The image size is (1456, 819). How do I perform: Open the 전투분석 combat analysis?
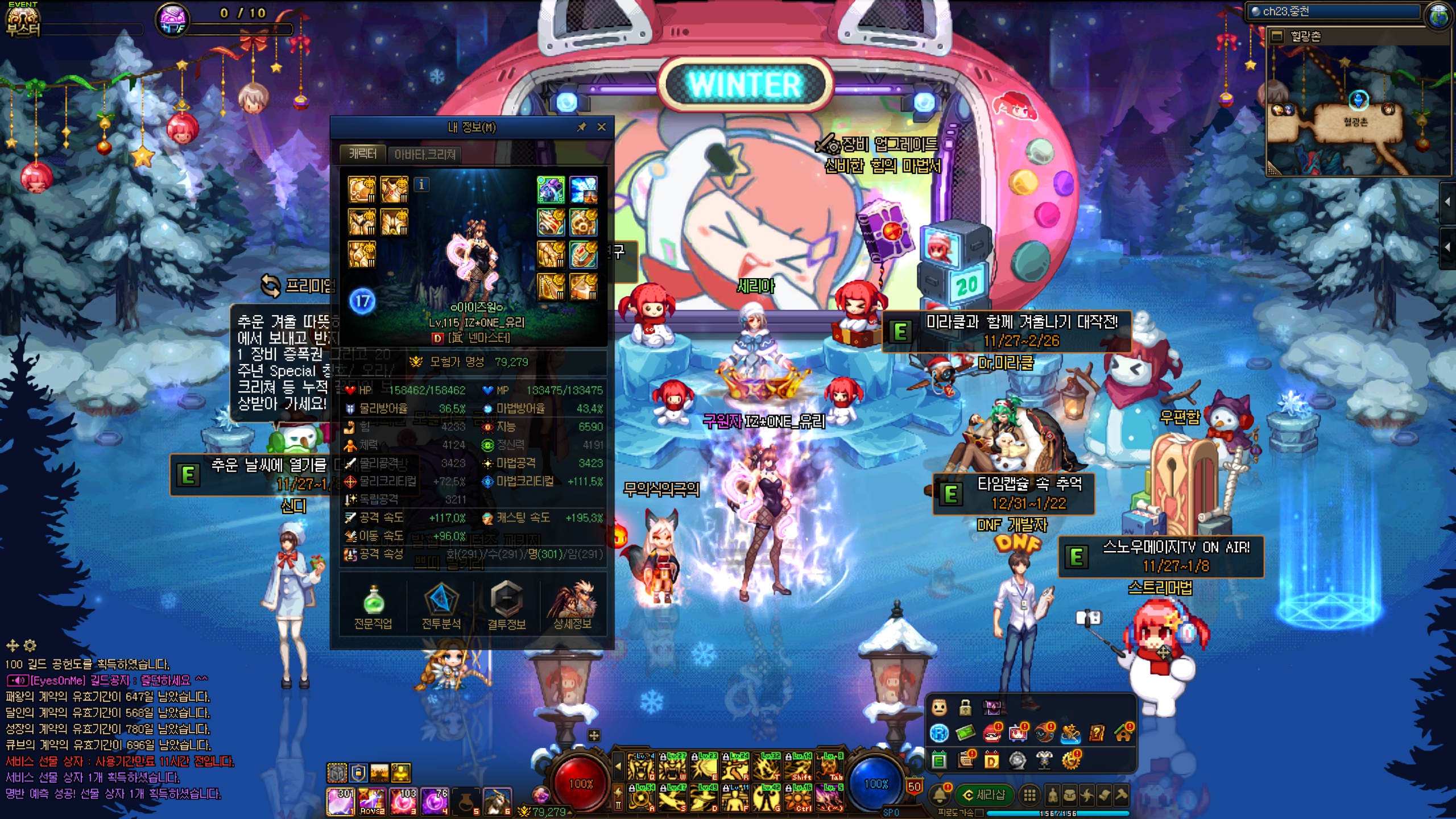point(441,606)
